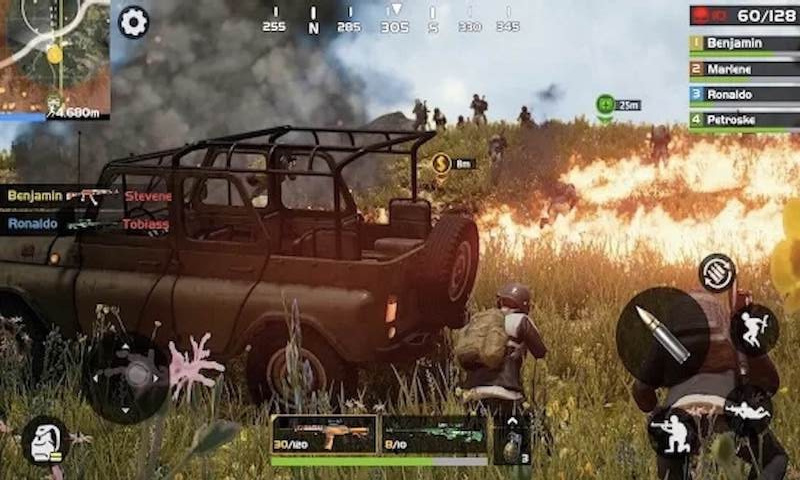Select teammate Ronaldo in squad list

pyautogui.click(x=743, y=94)
